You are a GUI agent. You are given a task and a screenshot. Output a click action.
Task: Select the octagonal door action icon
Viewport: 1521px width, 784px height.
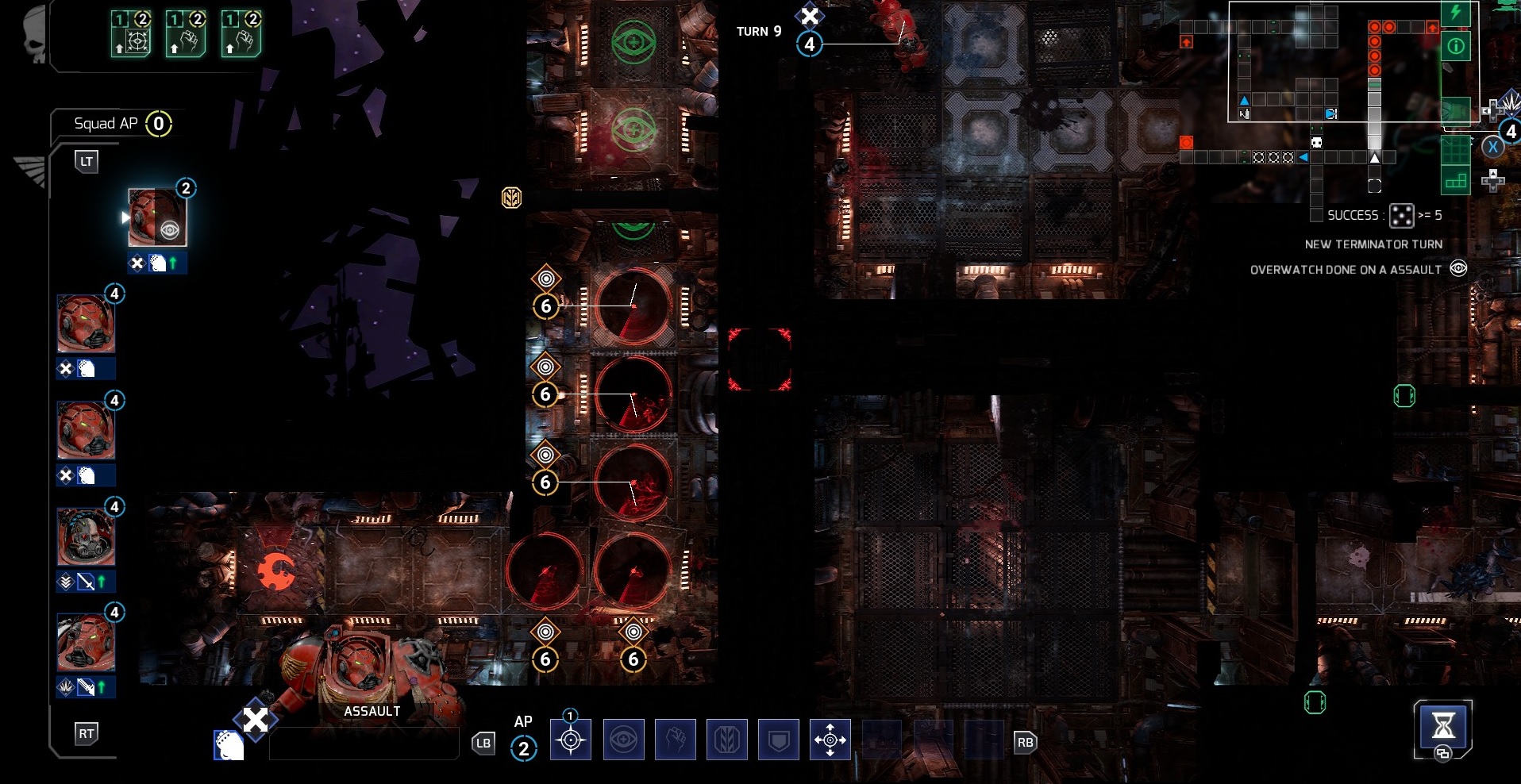click(x=726, y=740)
